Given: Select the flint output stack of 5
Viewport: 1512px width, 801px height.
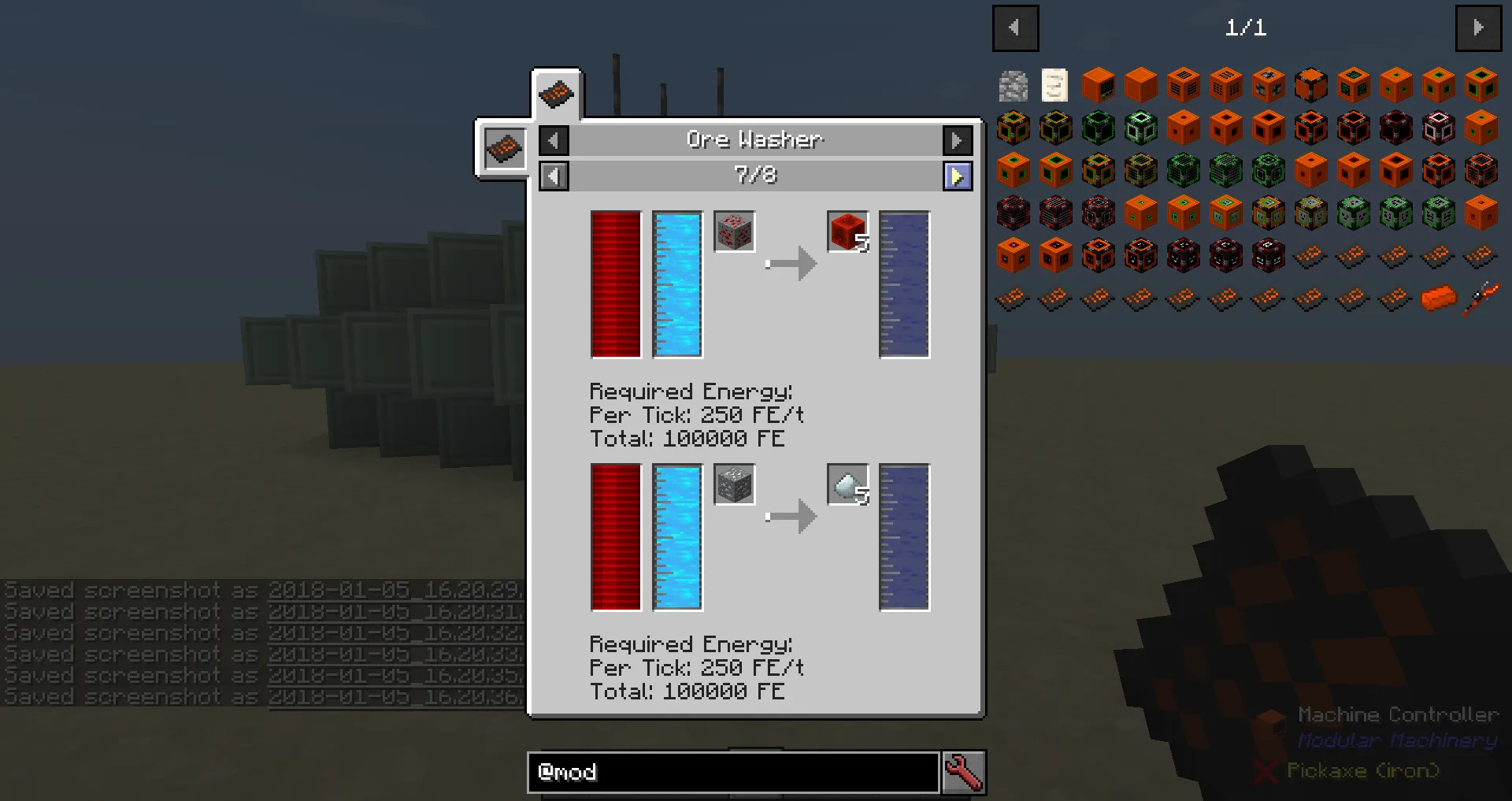Looking at the screenshot, I should (846, 484).
